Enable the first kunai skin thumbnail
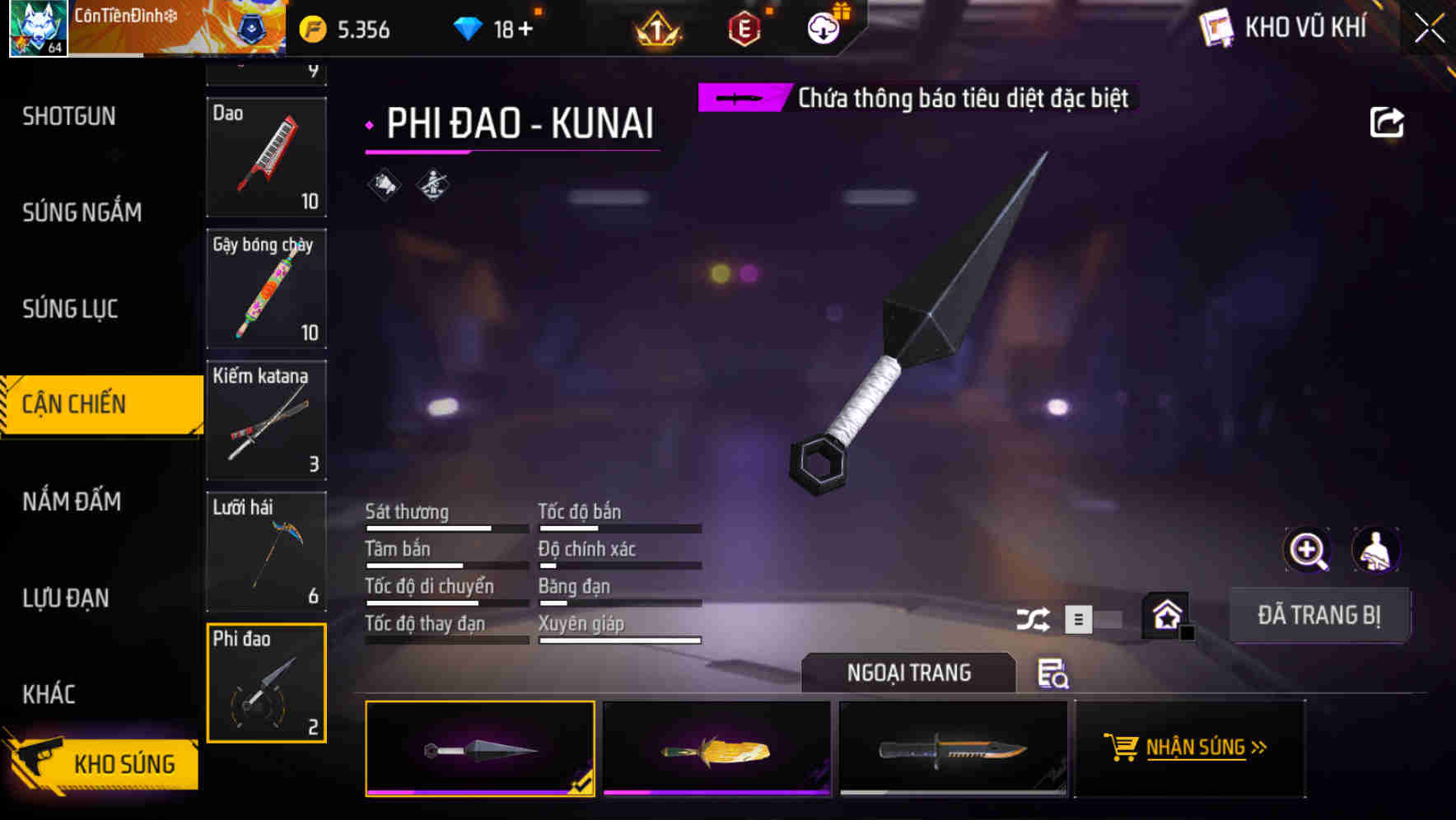The width and height of the screenshot is (1456, 820). coord(480,749)
